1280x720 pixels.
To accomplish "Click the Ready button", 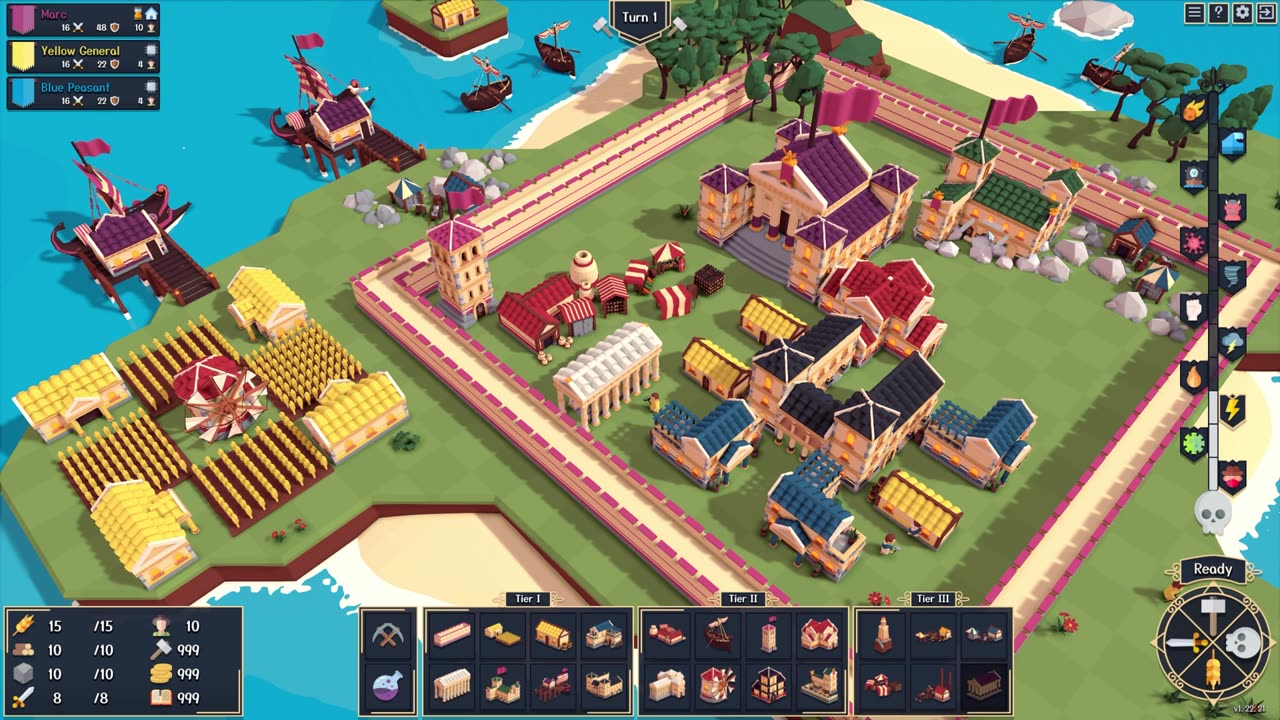I will [x=1212, y=569].
